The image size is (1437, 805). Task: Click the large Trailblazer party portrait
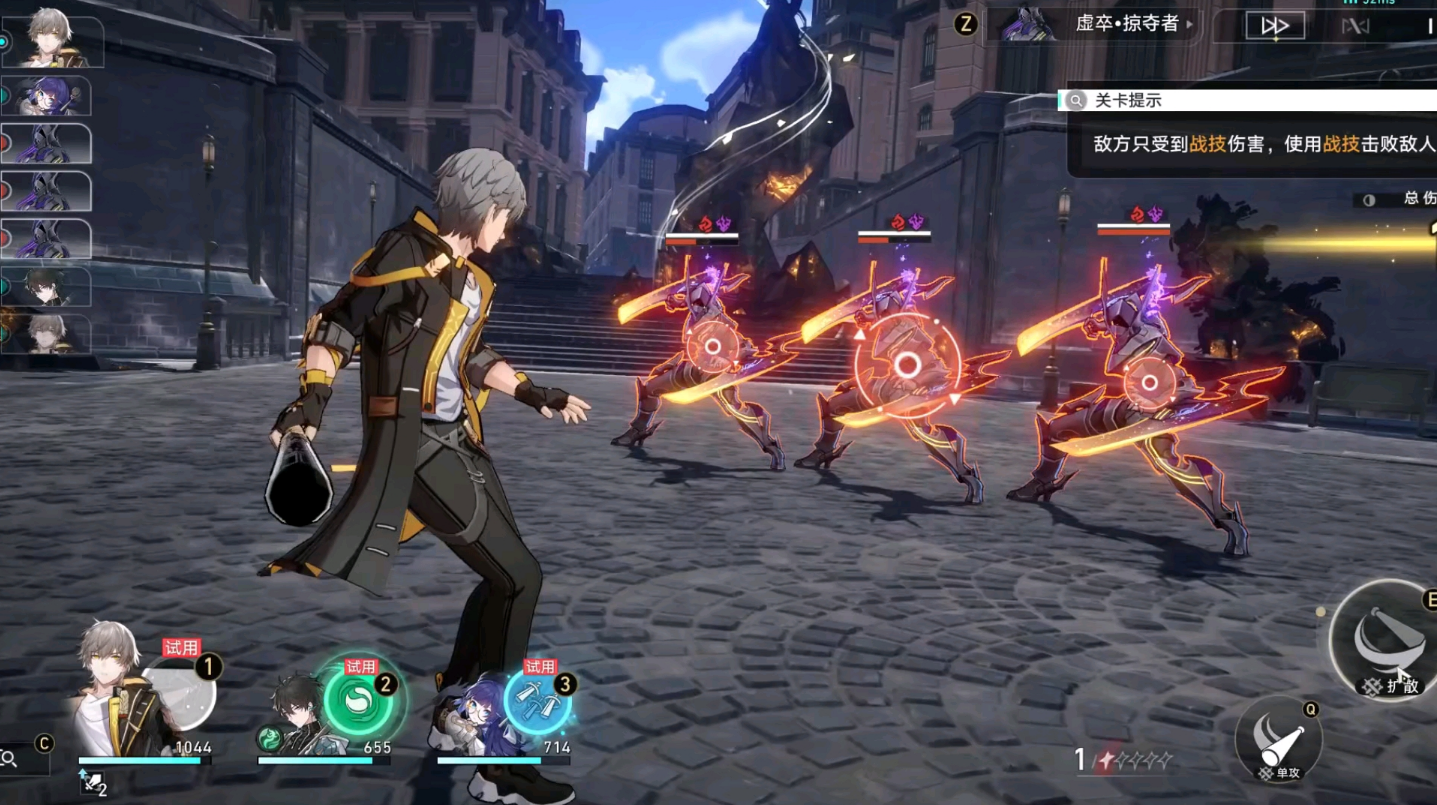coord(110,690)
